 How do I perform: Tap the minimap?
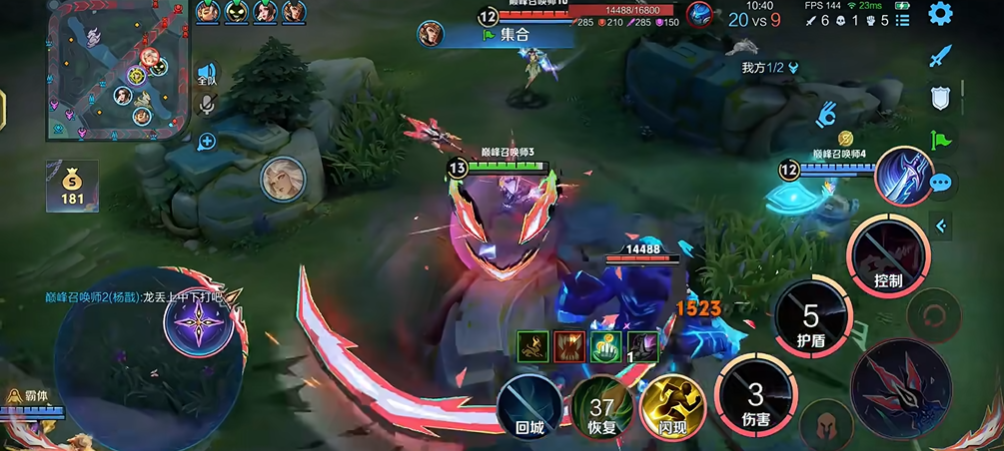(119, 70)
